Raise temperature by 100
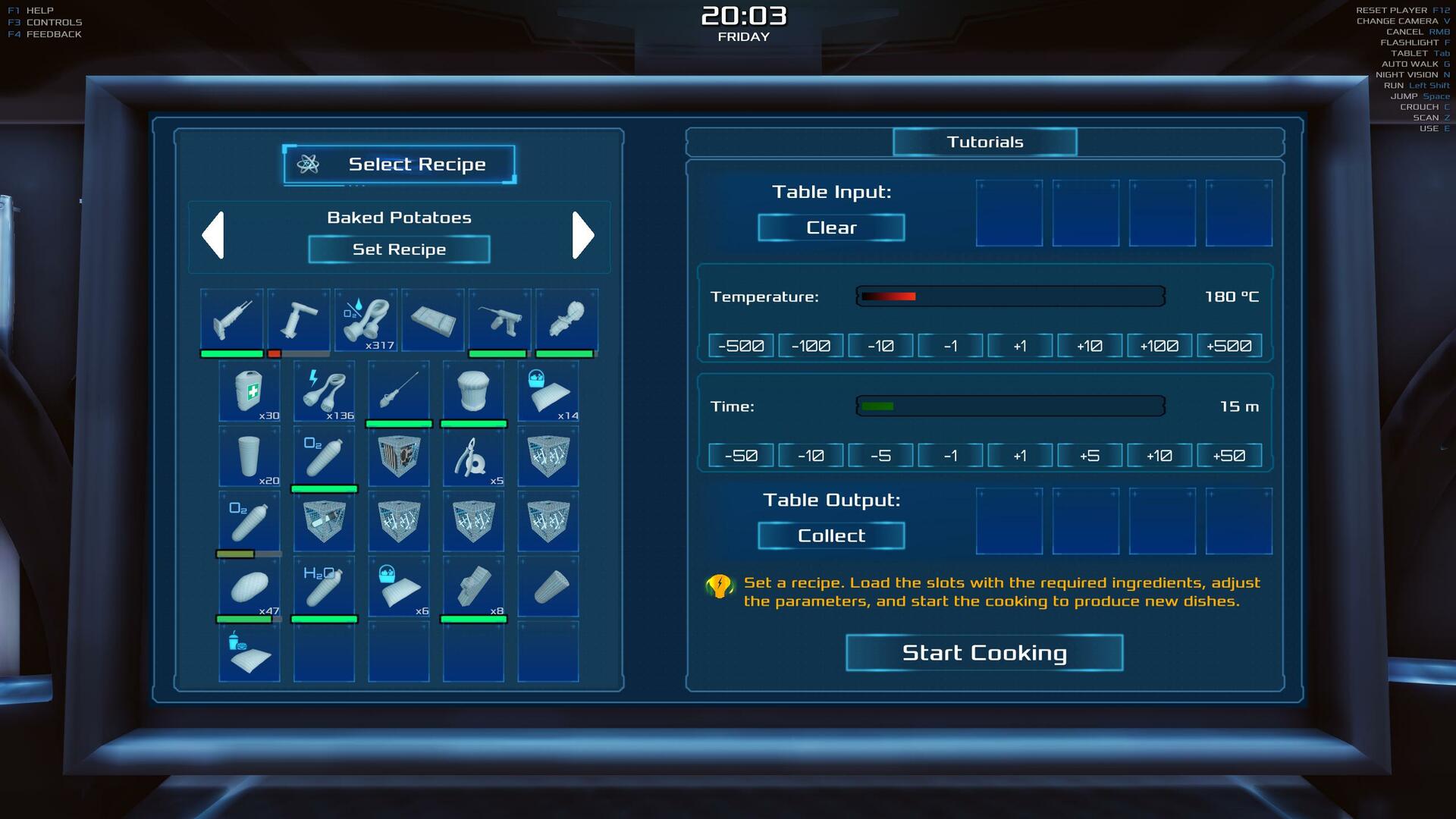This screenshot has width=1456, height=819. point(1159,346)
